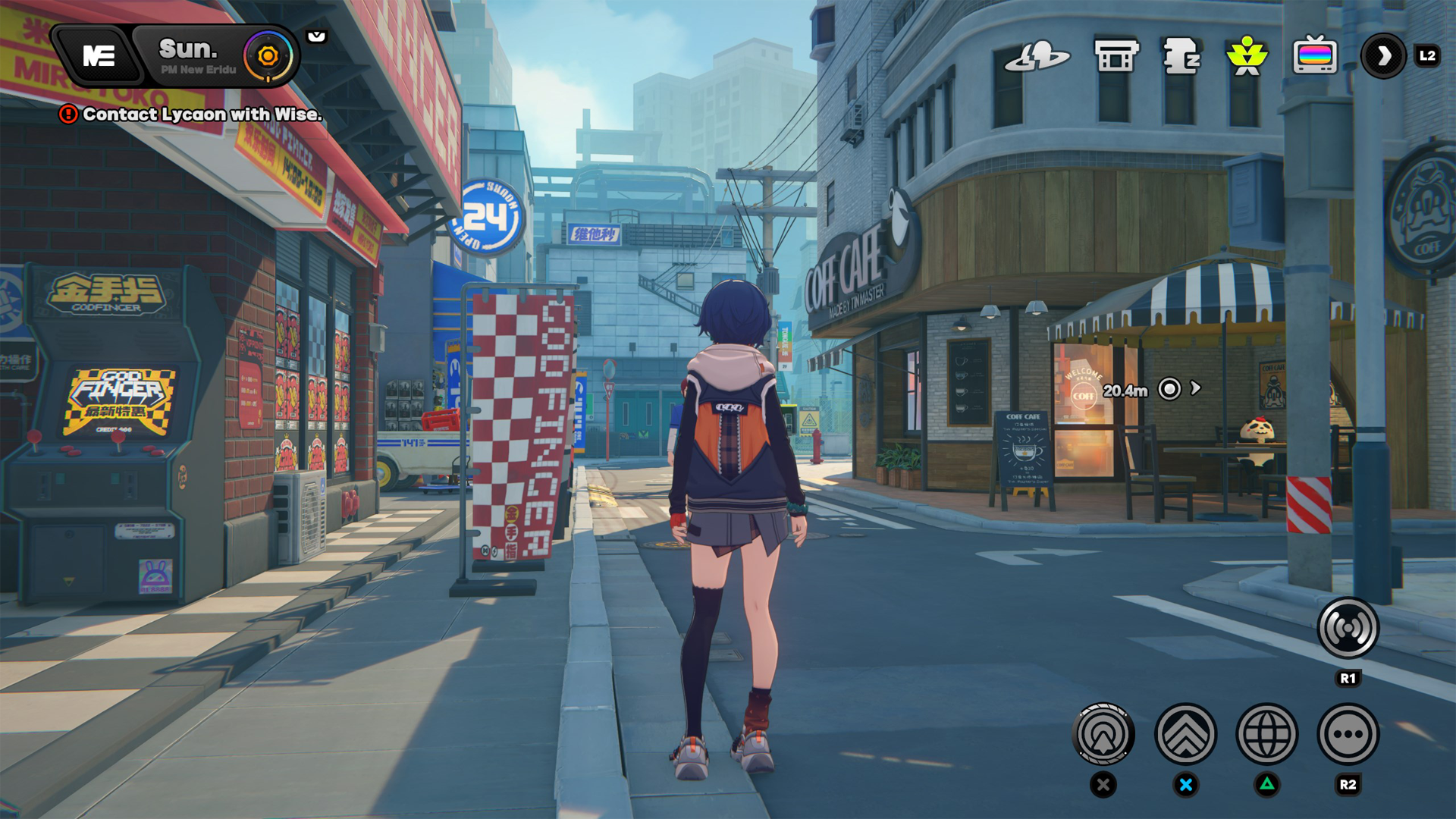Screen dimensions: 1456x819
Task: Open the colorful TV icon
Action: [1314, 56]
